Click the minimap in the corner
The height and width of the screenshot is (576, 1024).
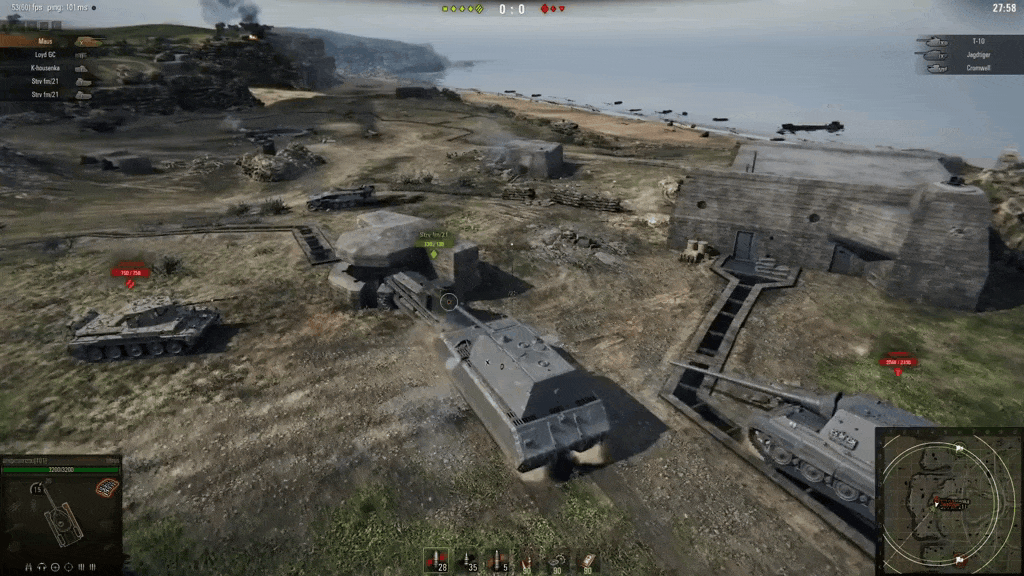pyautogui.click(x=948, y=500)
